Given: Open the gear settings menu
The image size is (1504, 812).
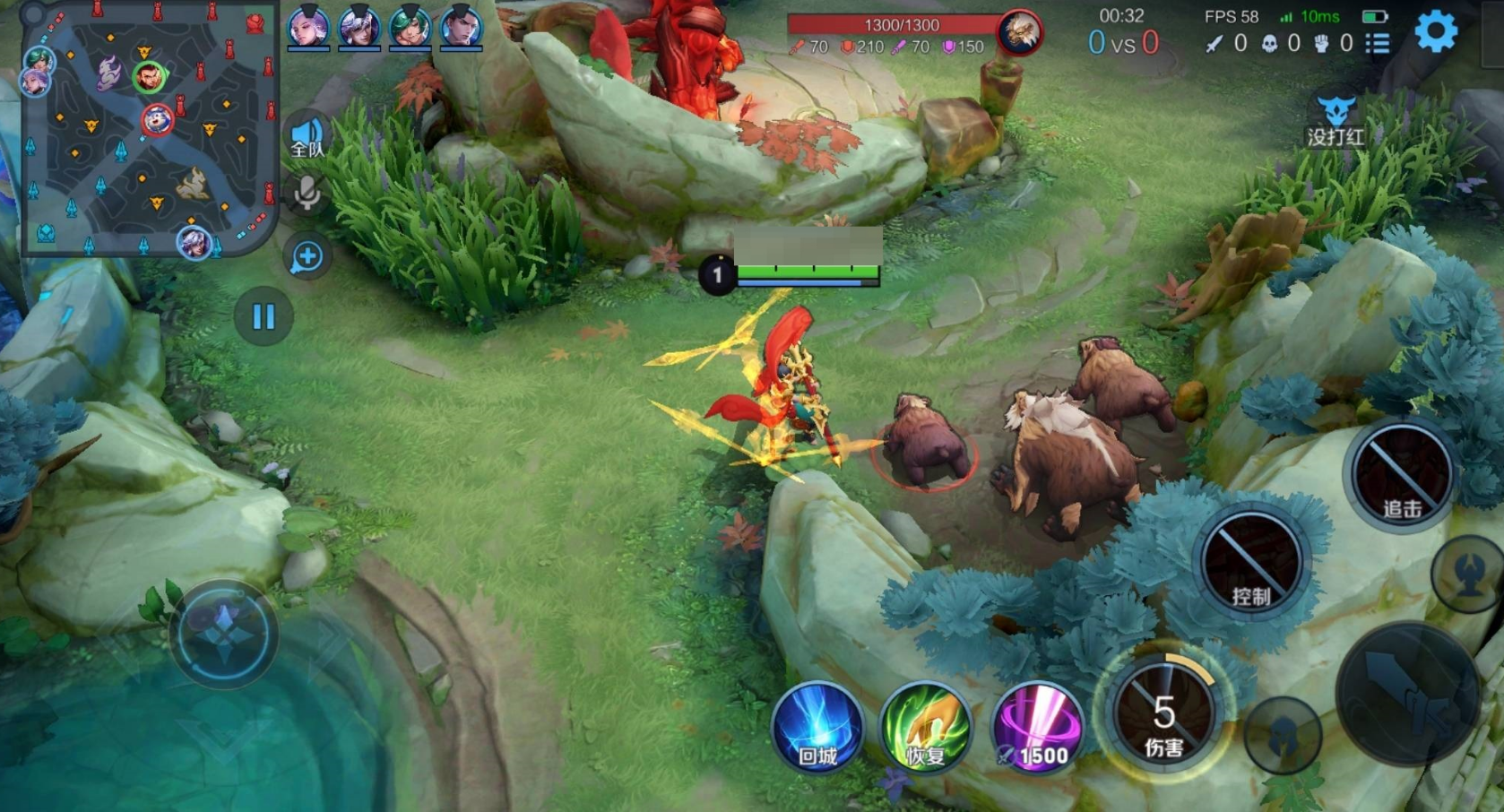Looking at the screenshot, I should click(x=1435, y=33).
